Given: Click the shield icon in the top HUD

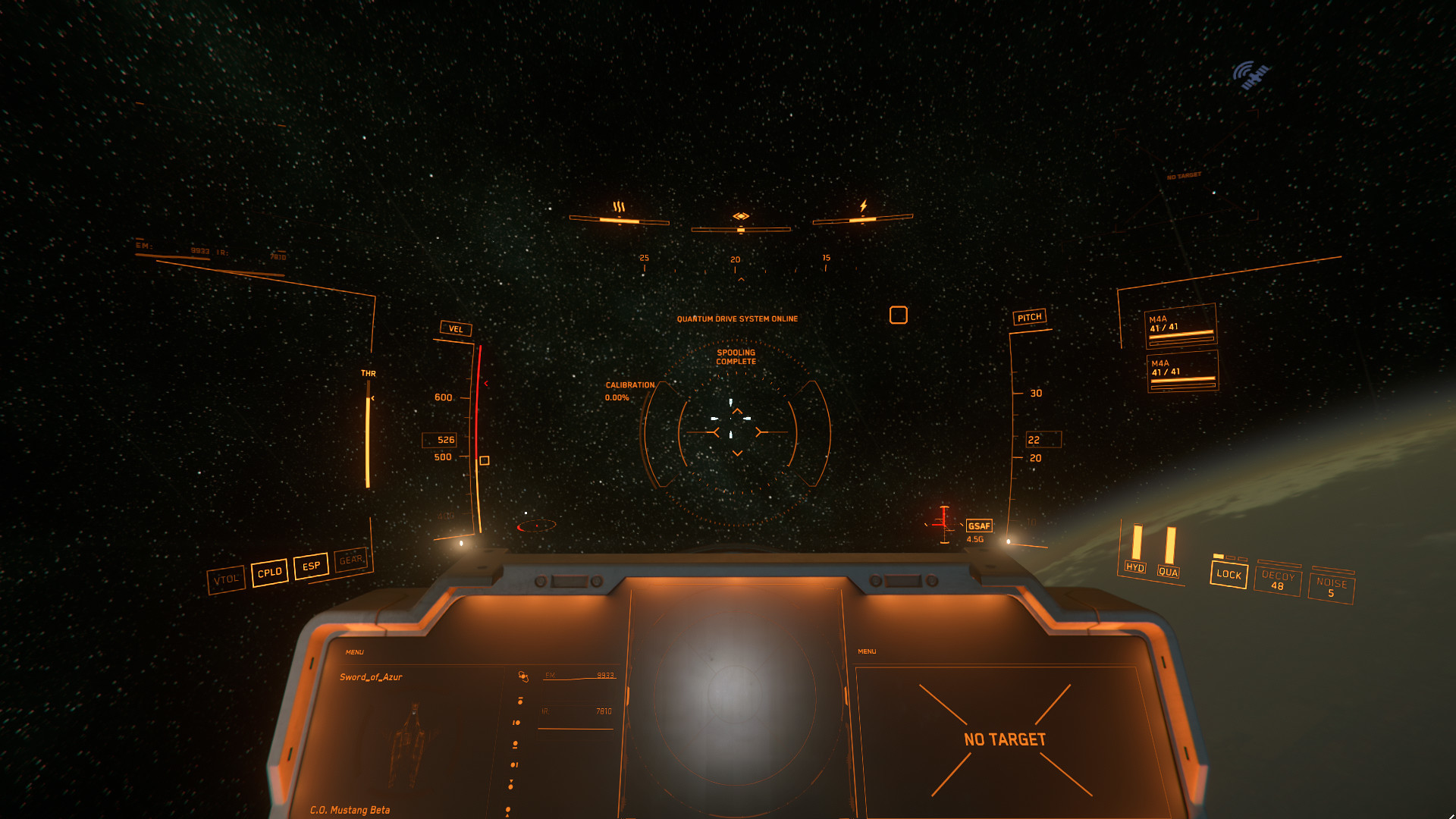Looking at the screenshot, I should tap(741, 216).
